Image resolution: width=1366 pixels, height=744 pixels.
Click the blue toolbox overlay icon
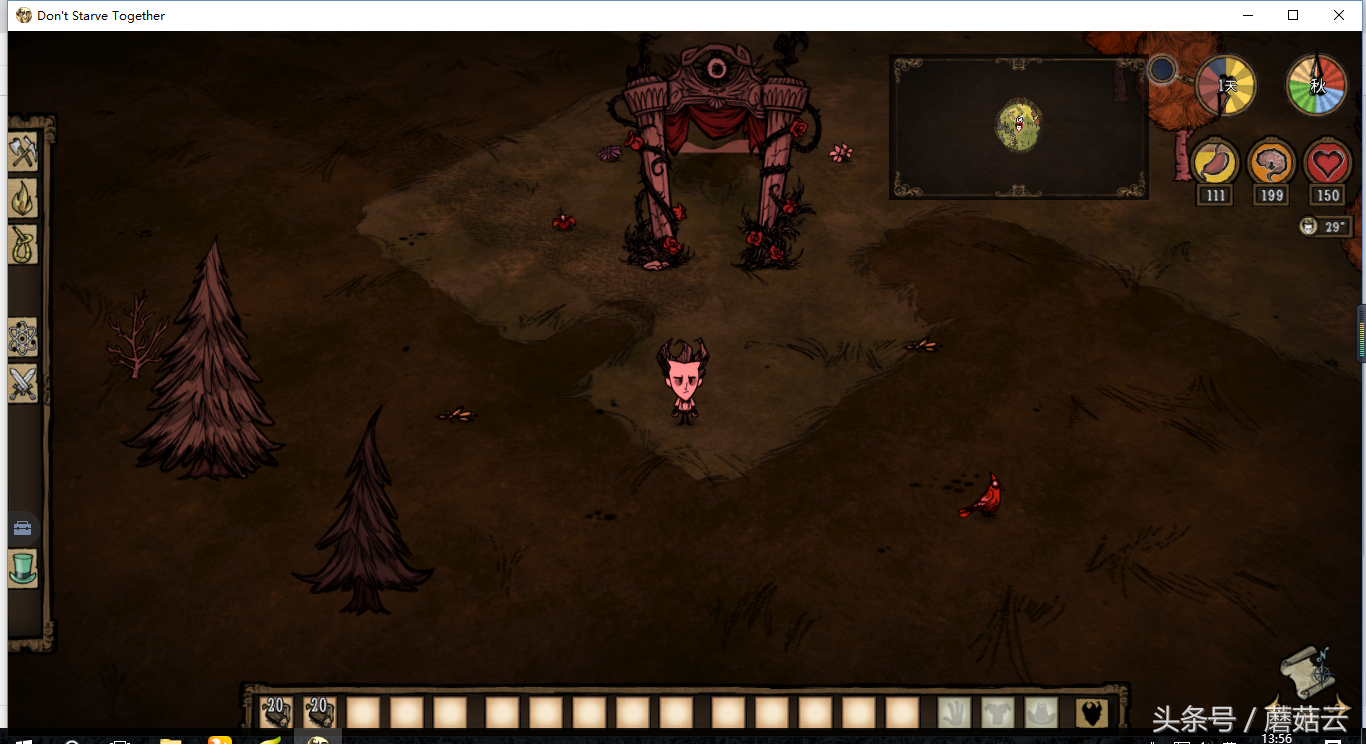[x=22, y=527]
